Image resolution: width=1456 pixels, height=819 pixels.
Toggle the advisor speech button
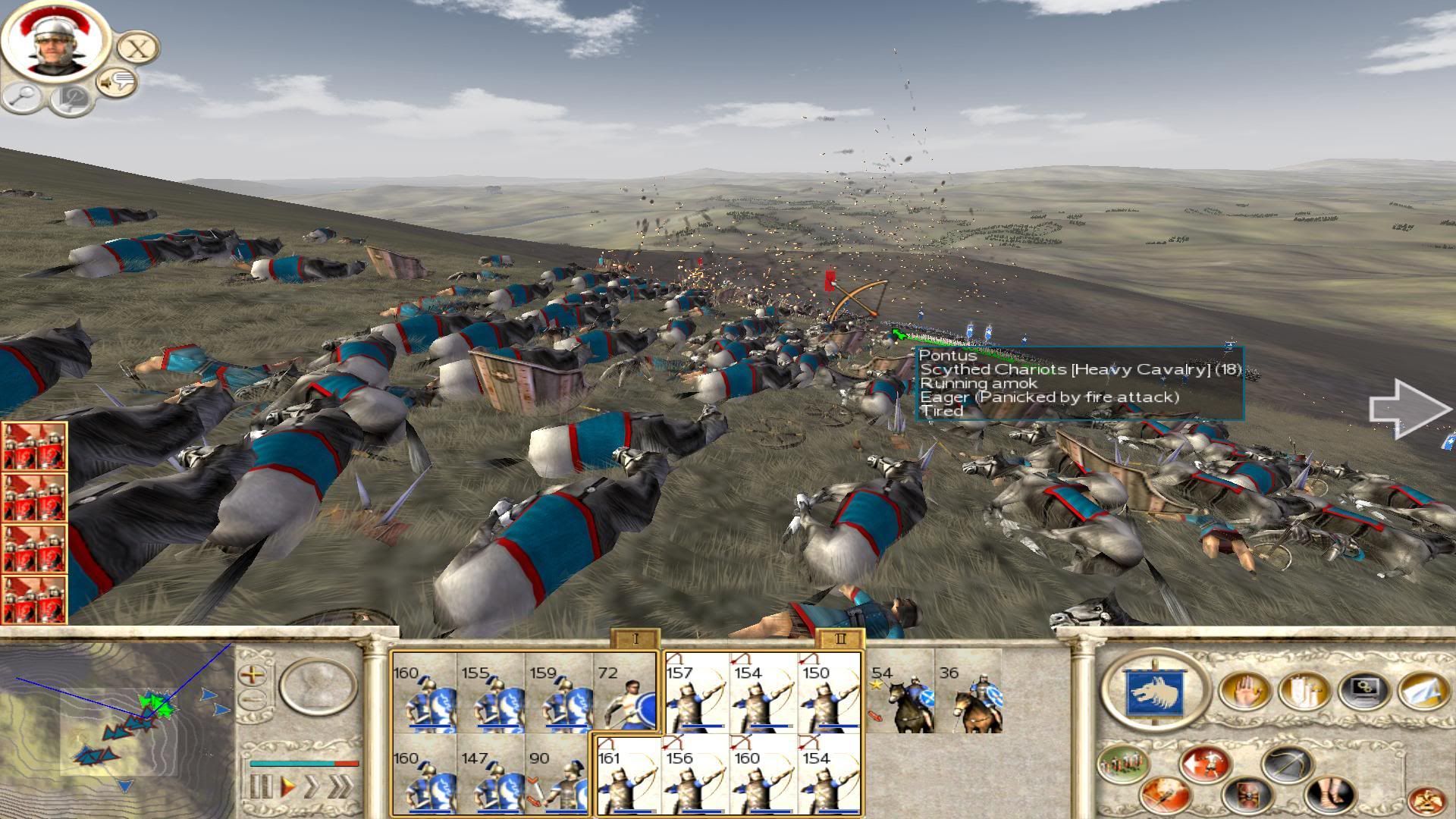[117, 82]
